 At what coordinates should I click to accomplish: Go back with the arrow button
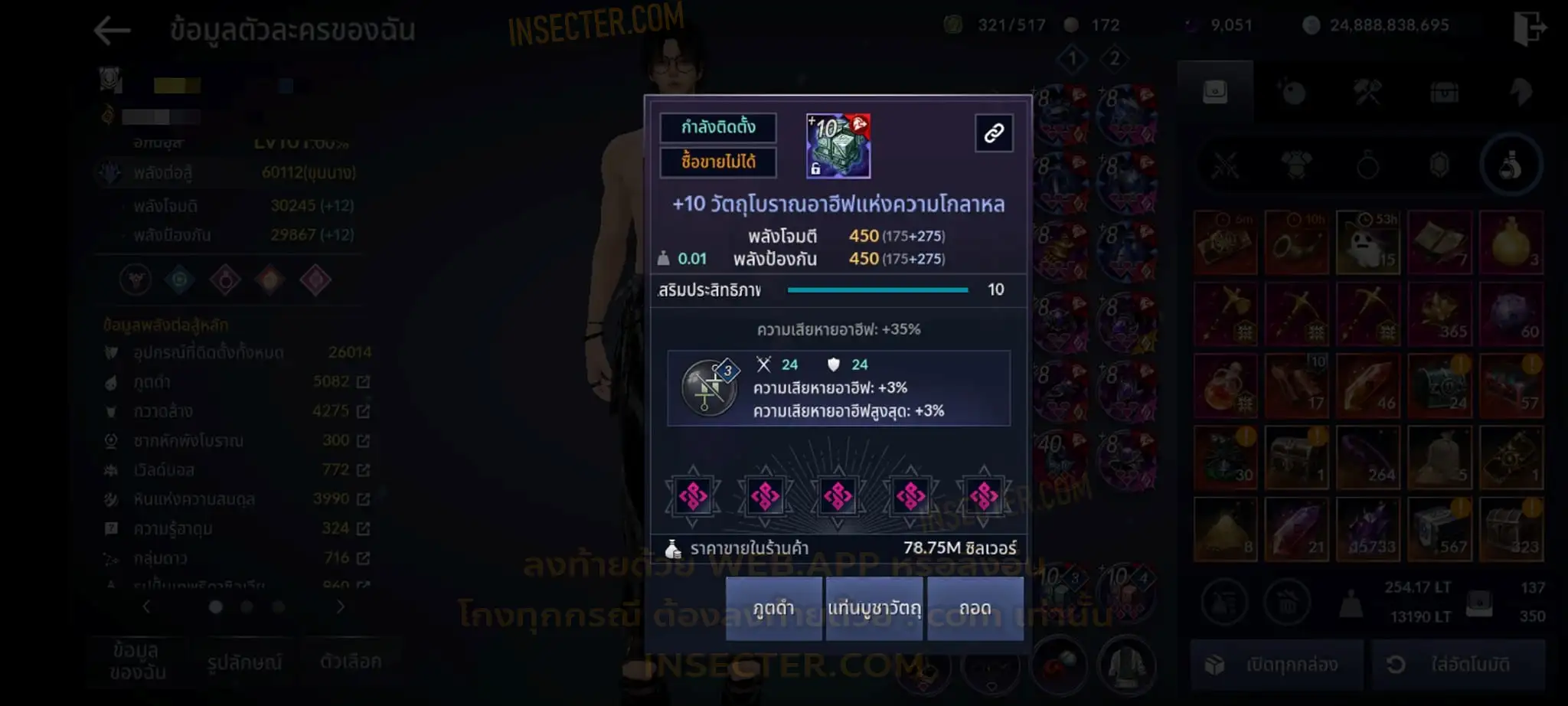[112, 31]
